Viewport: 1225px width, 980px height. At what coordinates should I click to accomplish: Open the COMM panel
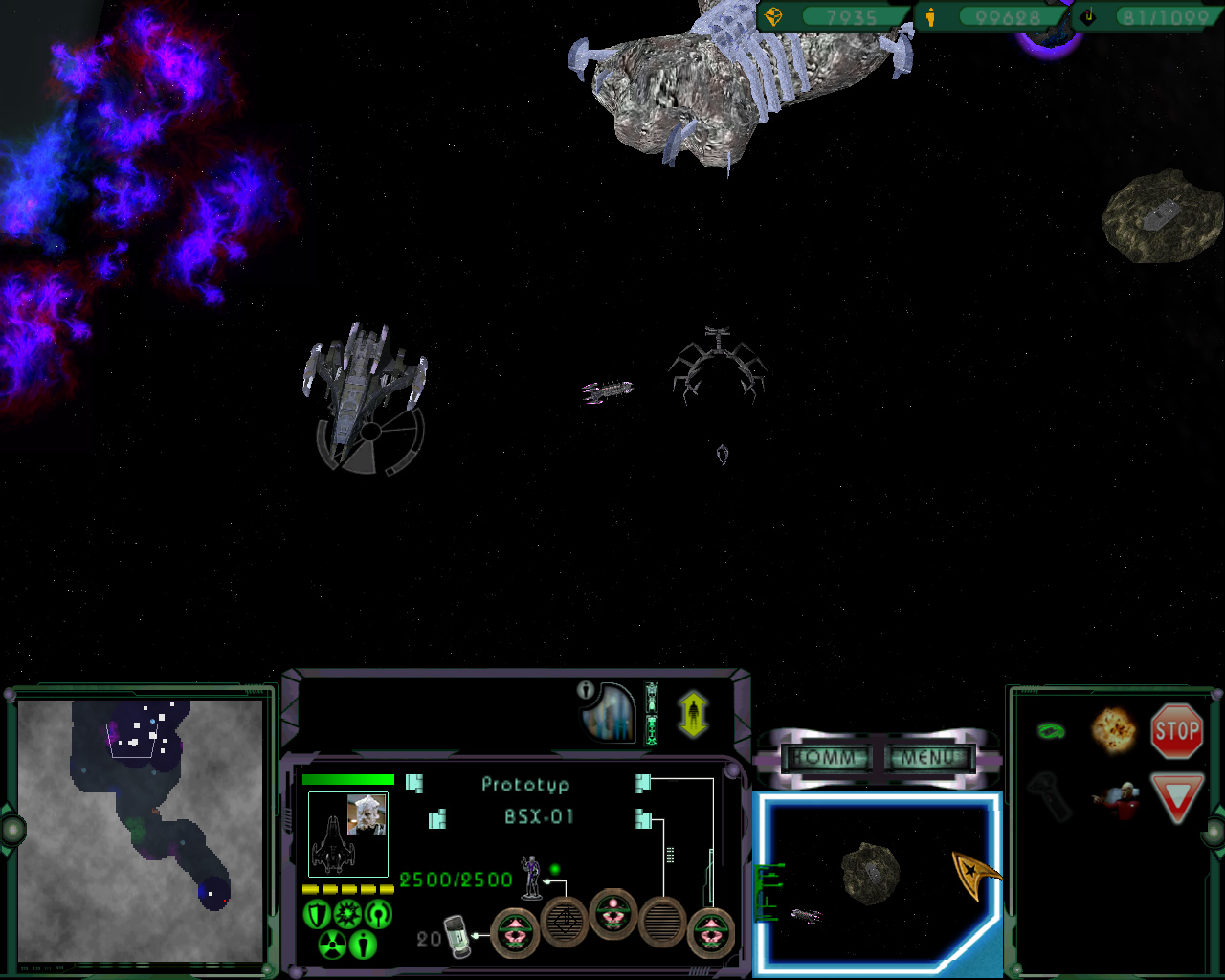[824, 758]
